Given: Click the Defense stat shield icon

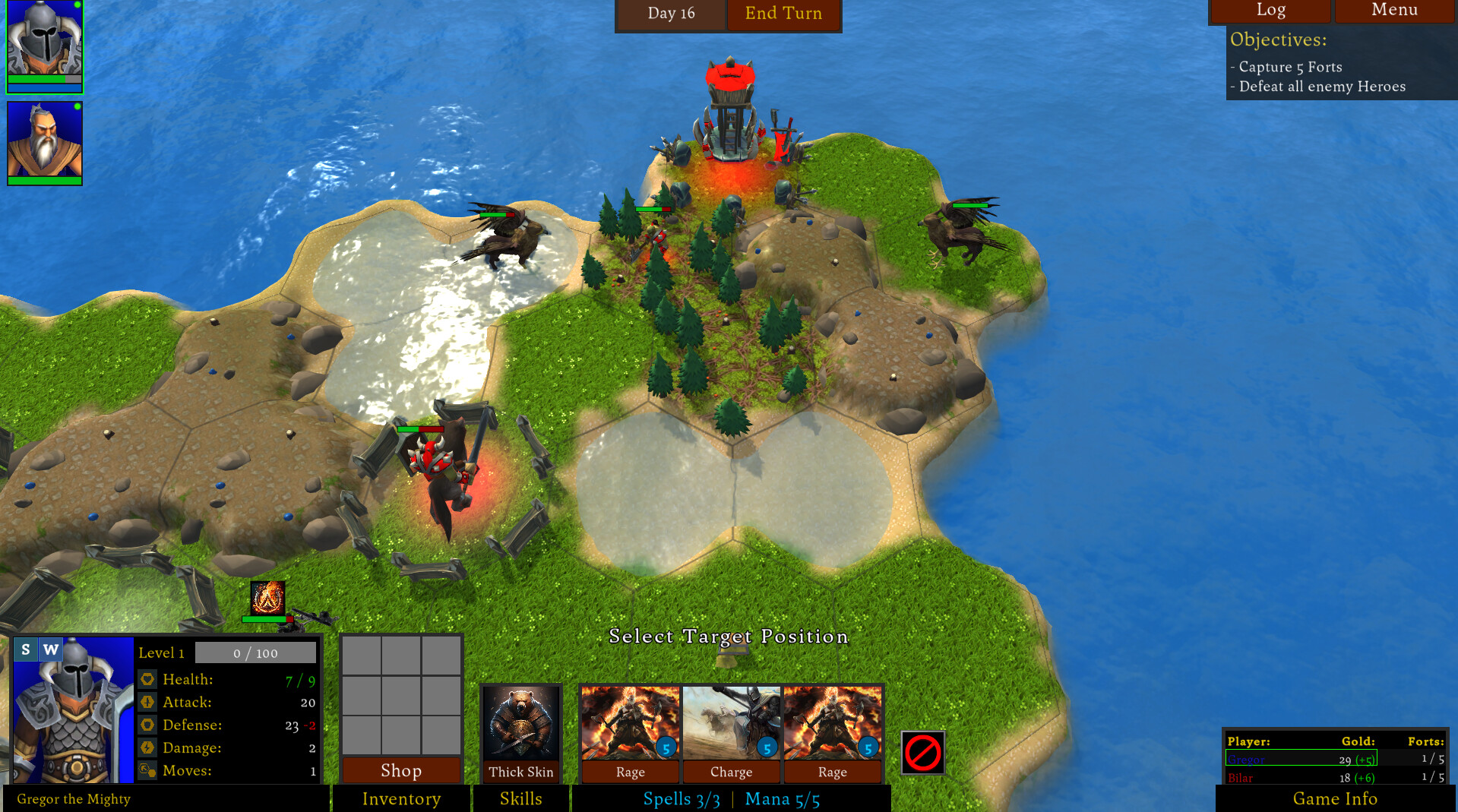Looking at the screenshot, I should pyautogui.click(x=147, y=725).
